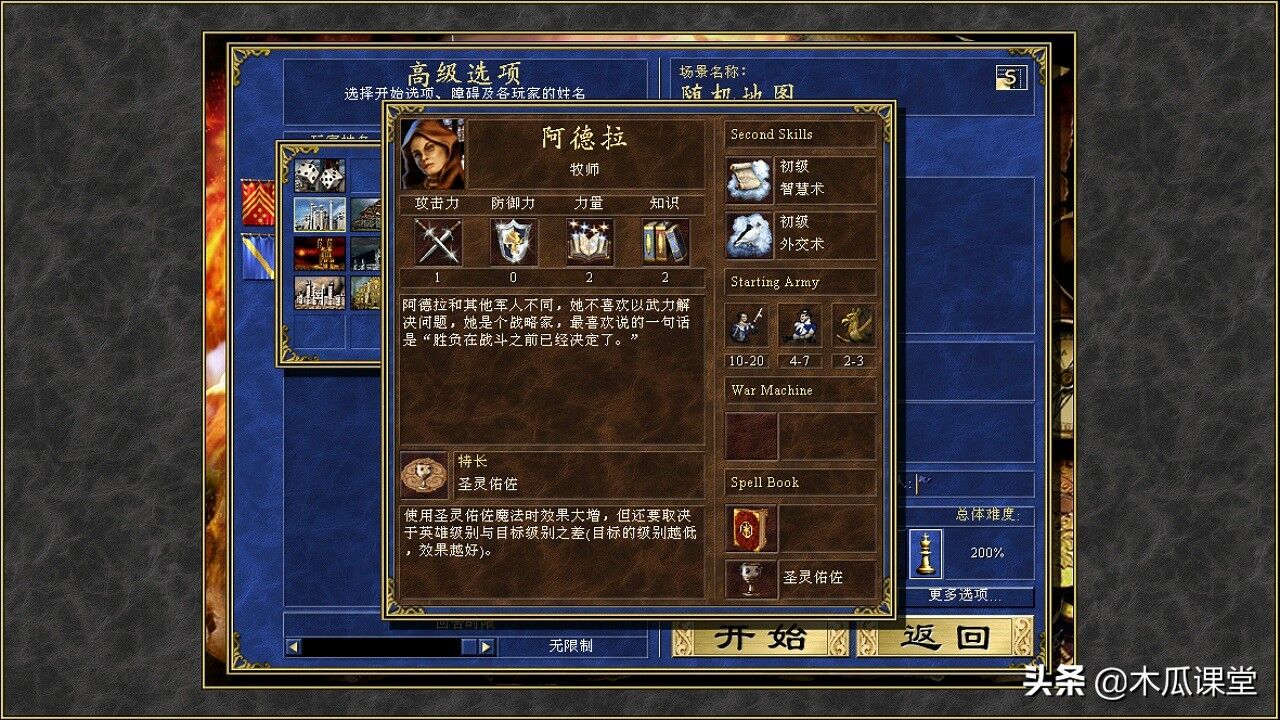Select the first starting army pikeman icon
The image size is (1280, 720).
pos(746,326)
